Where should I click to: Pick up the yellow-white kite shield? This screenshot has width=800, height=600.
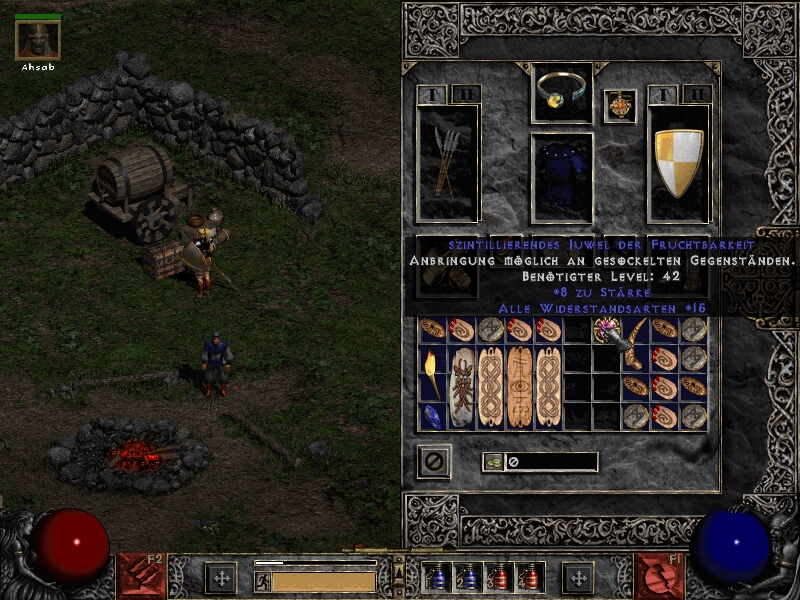pos(678,162)
